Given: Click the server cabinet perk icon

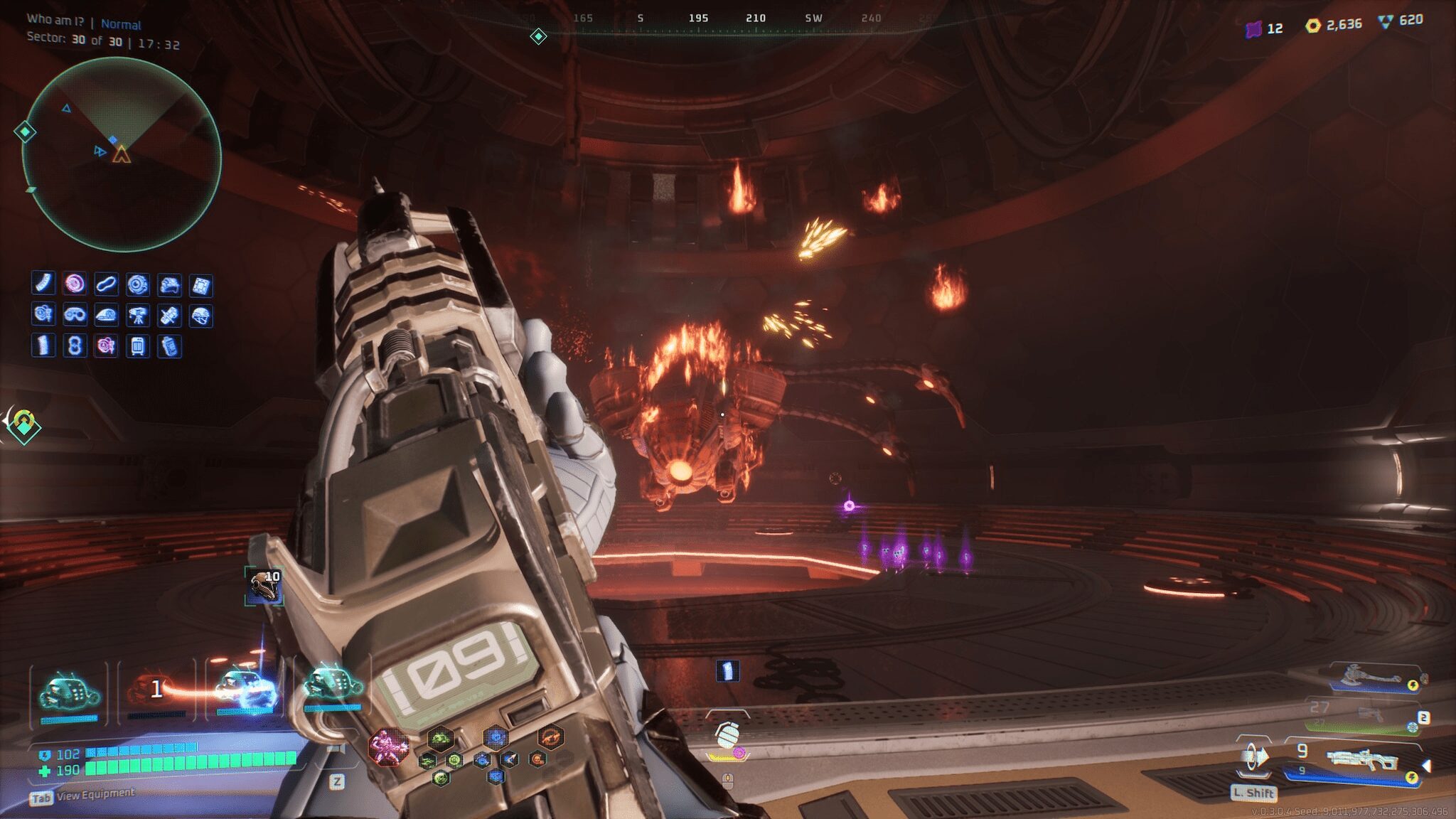Looking at the screenshot, I should coord(137,346).
